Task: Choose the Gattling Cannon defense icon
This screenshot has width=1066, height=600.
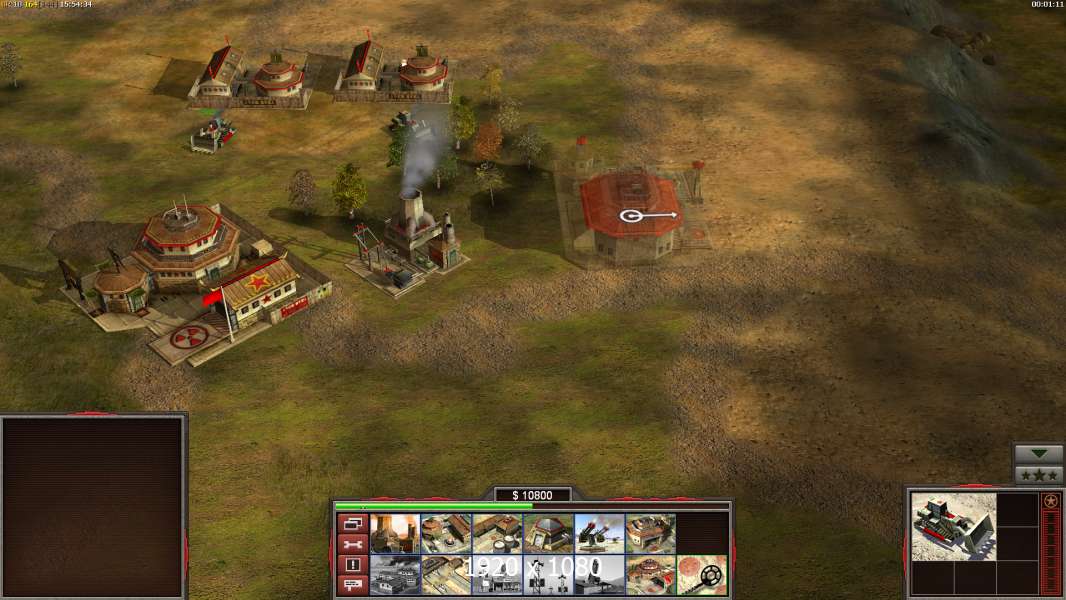Action: click(599, 534)
